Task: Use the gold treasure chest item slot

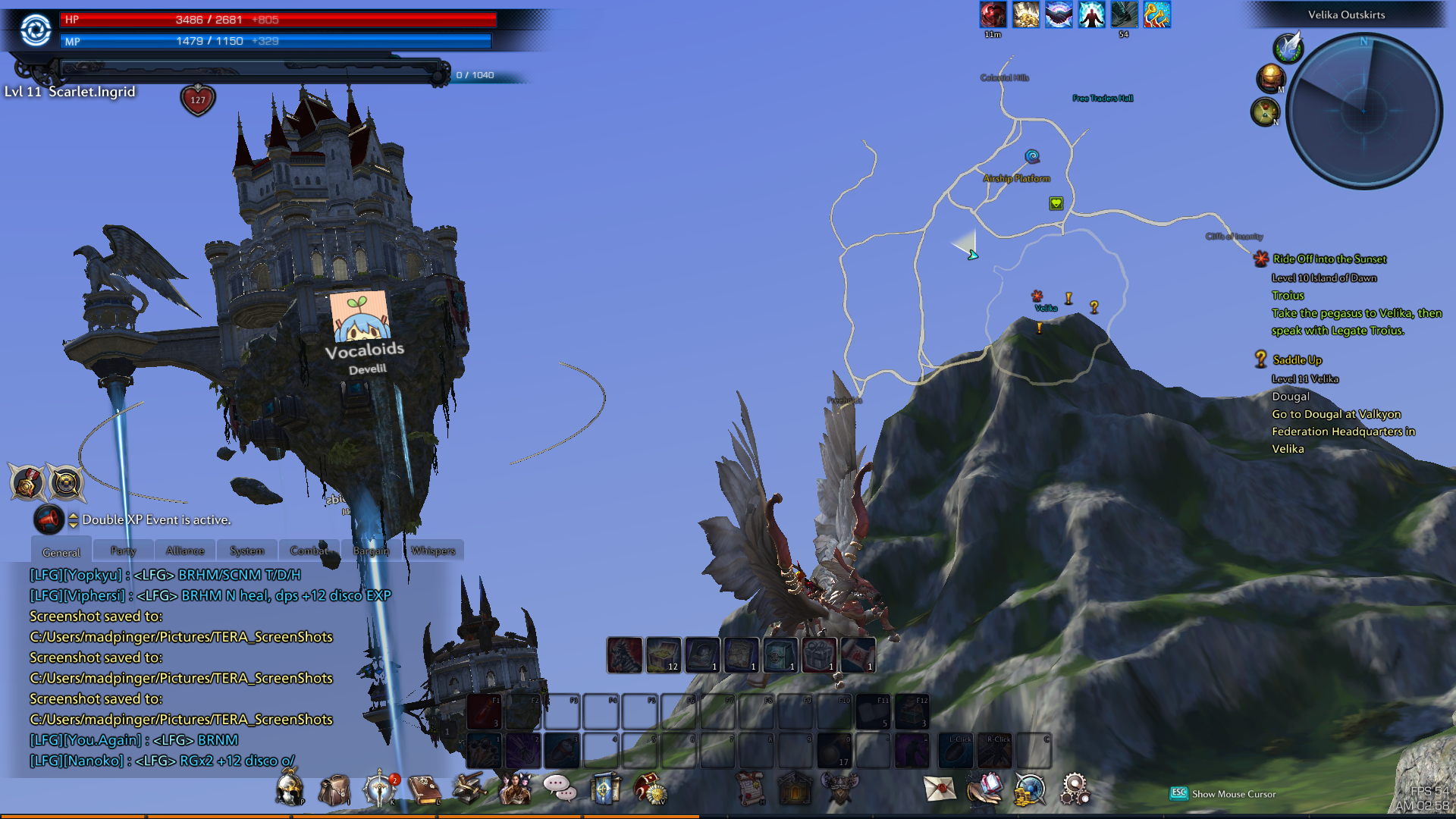Action: pos(664,654)
